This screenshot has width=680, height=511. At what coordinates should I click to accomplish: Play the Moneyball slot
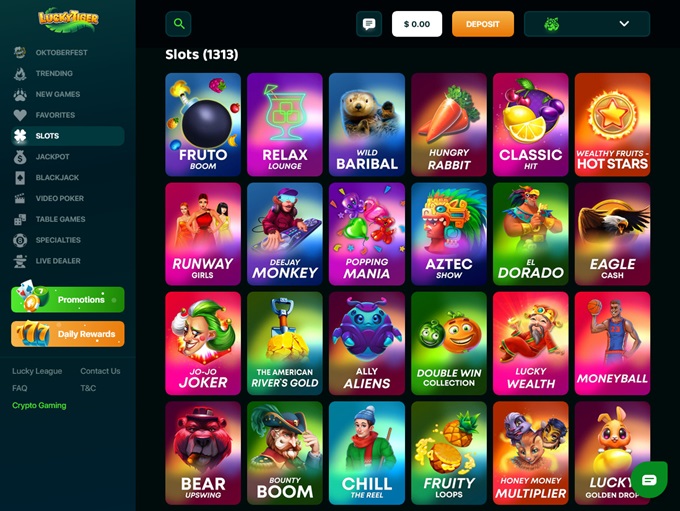pyautogui.click(x=612, y=343)
